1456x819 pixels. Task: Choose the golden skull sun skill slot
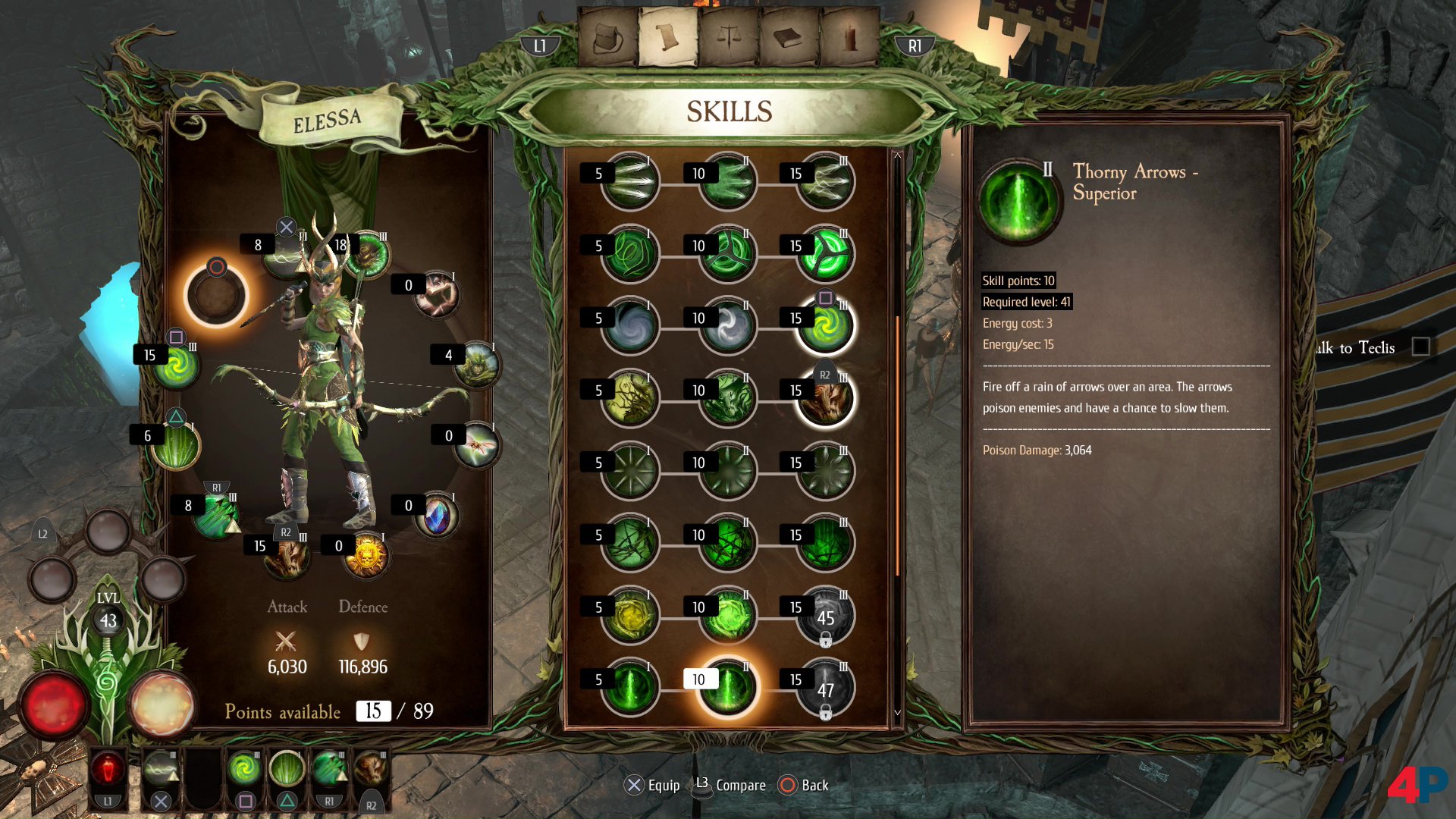(366, 556)
